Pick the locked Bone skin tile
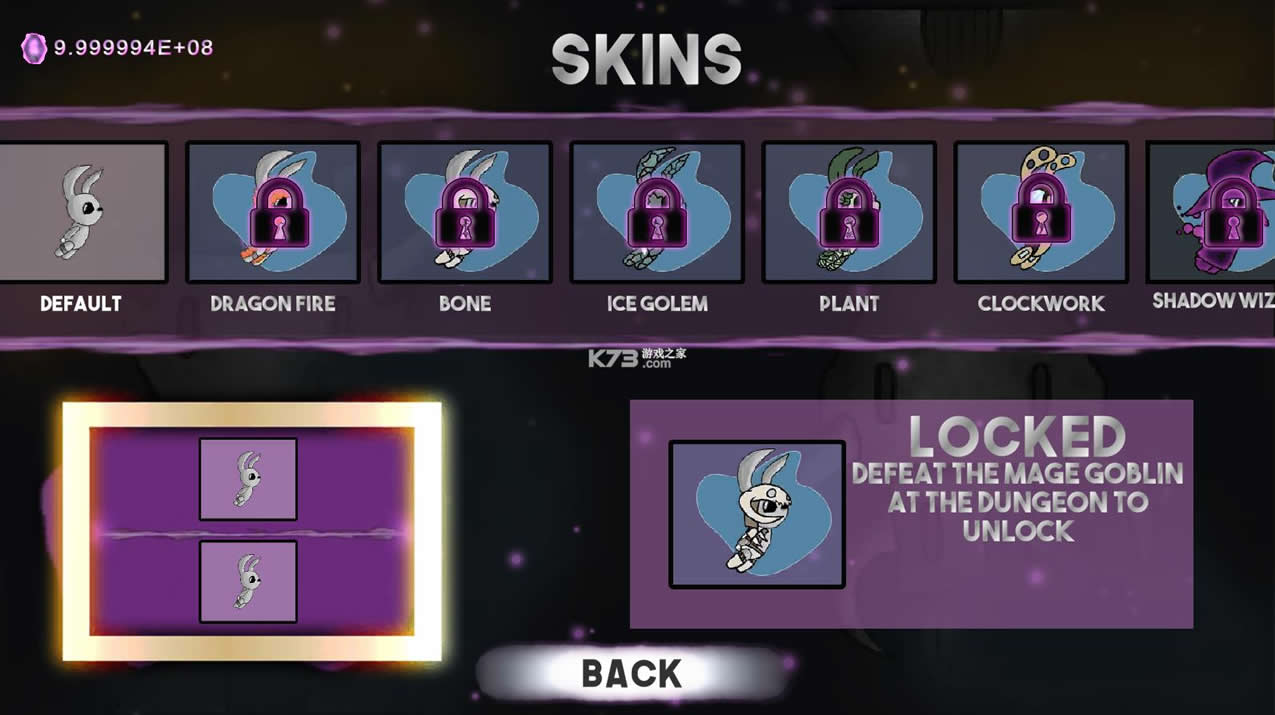 (x=465, y=212)
